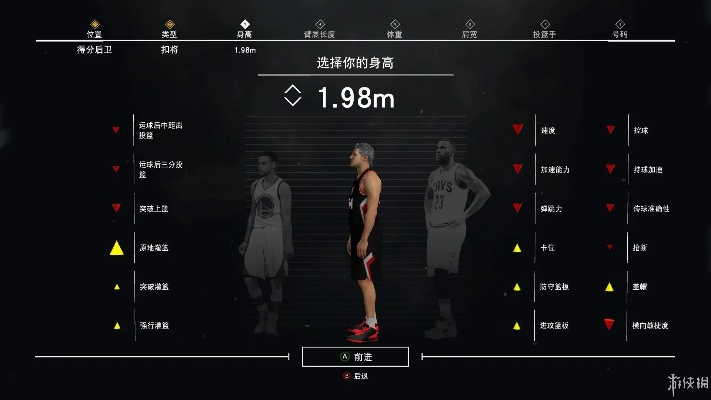Open the 肩宽 (shoulder width) step

469,28
